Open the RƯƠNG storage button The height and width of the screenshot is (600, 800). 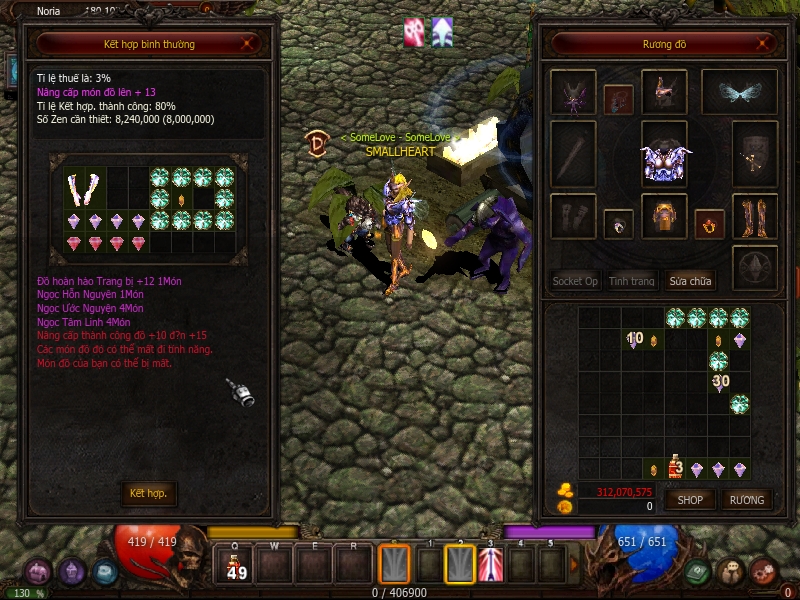coord(746,499)
